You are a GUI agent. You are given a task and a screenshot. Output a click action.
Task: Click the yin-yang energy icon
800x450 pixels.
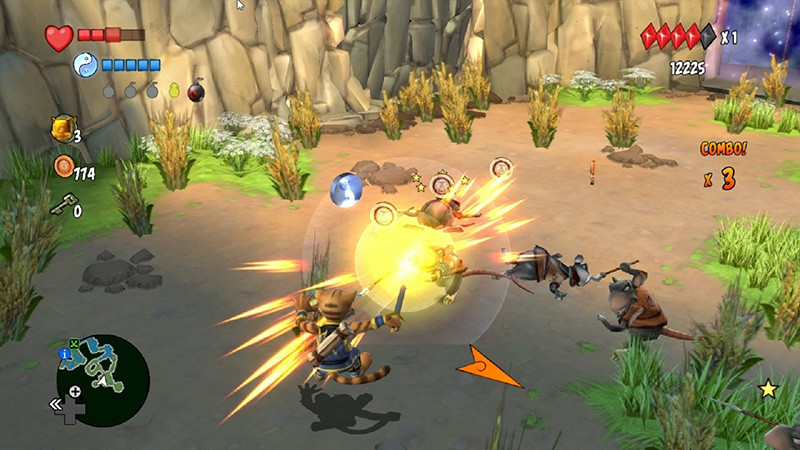(x=84, y=66)
